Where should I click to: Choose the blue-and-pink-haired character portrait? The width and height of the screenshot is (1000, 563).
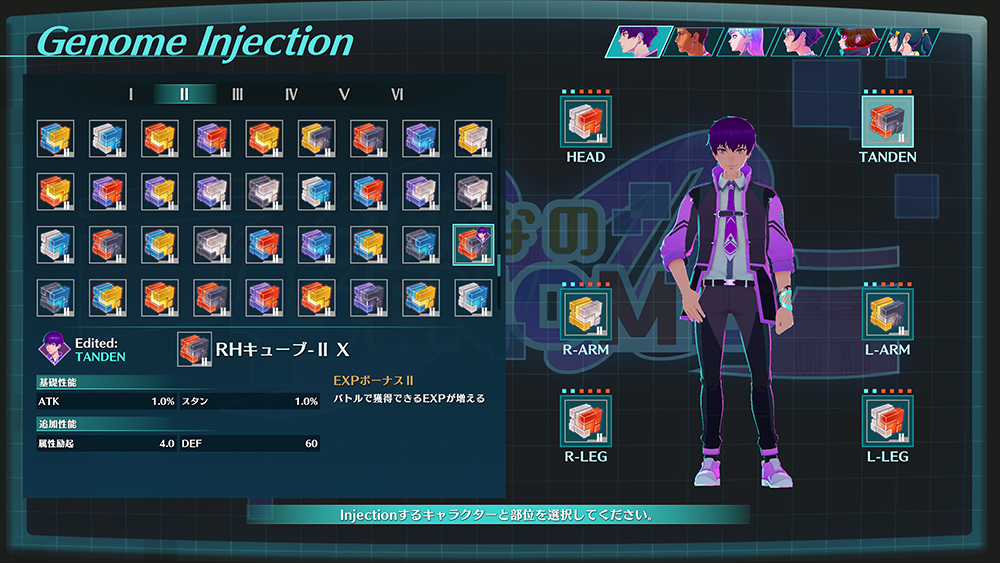(745, 42)
